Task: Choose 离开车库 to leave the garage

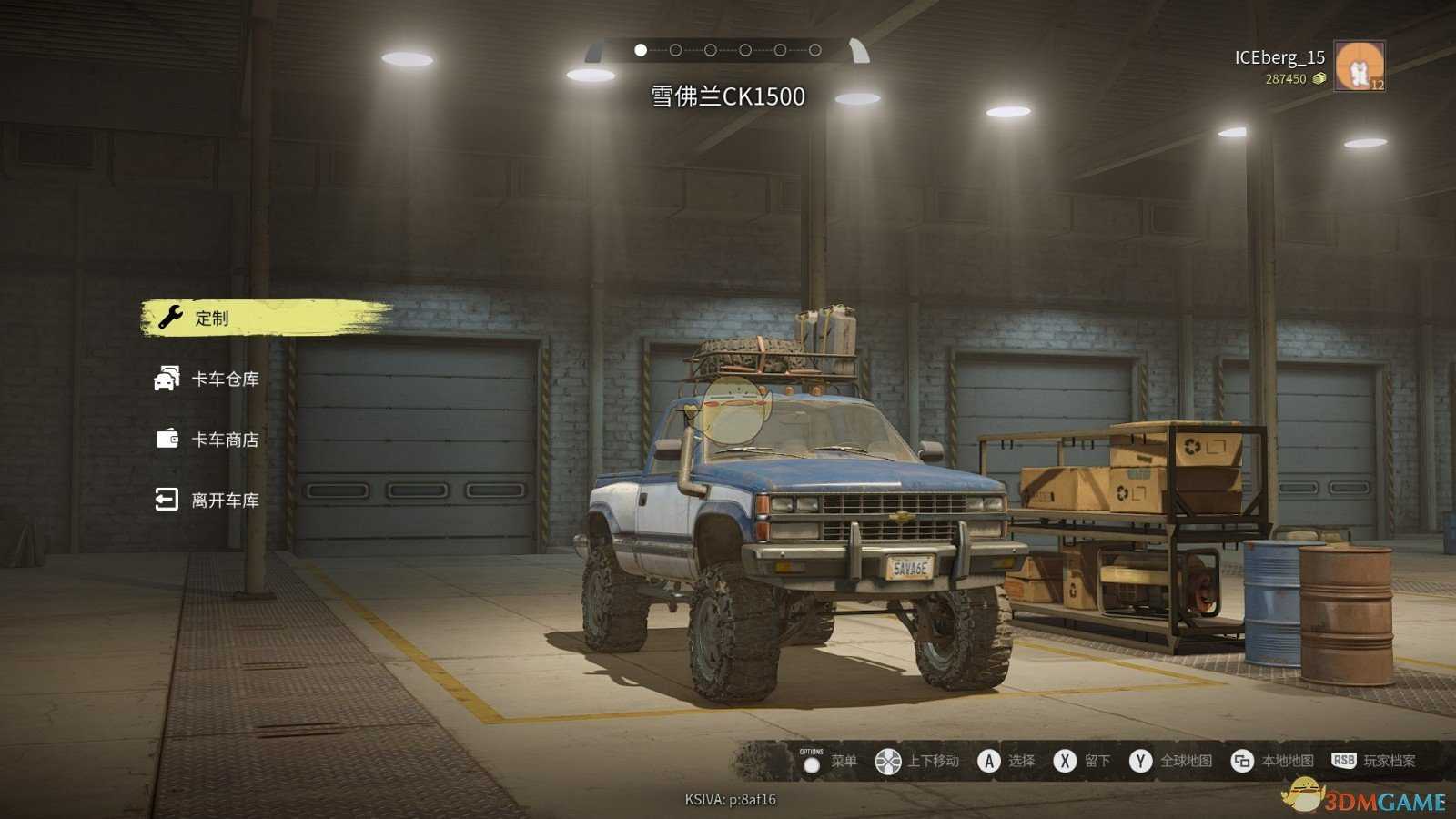Action: (224, 500)
